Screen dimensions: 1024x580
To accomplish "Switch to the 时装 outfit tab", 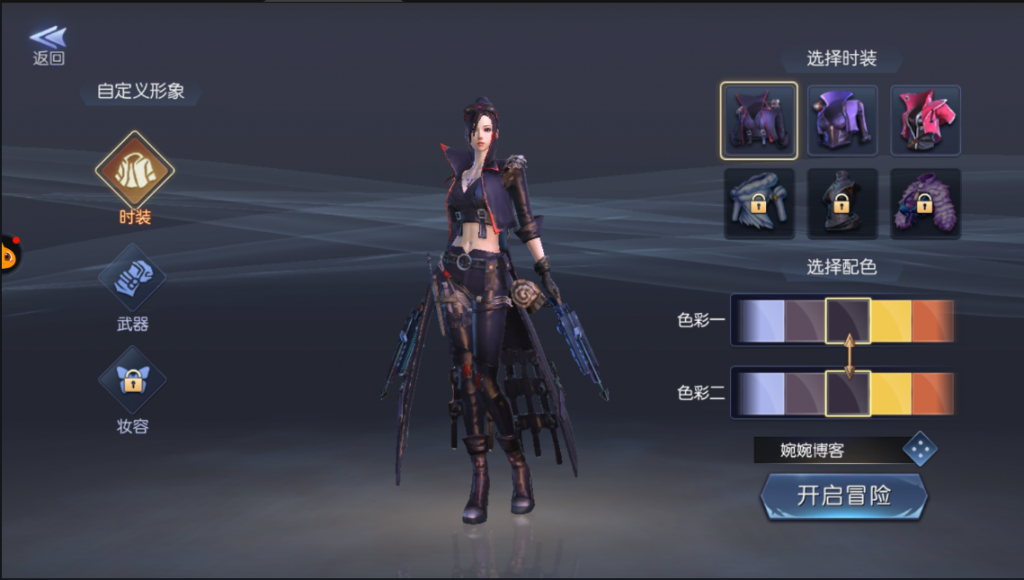I will coord(134,169).
